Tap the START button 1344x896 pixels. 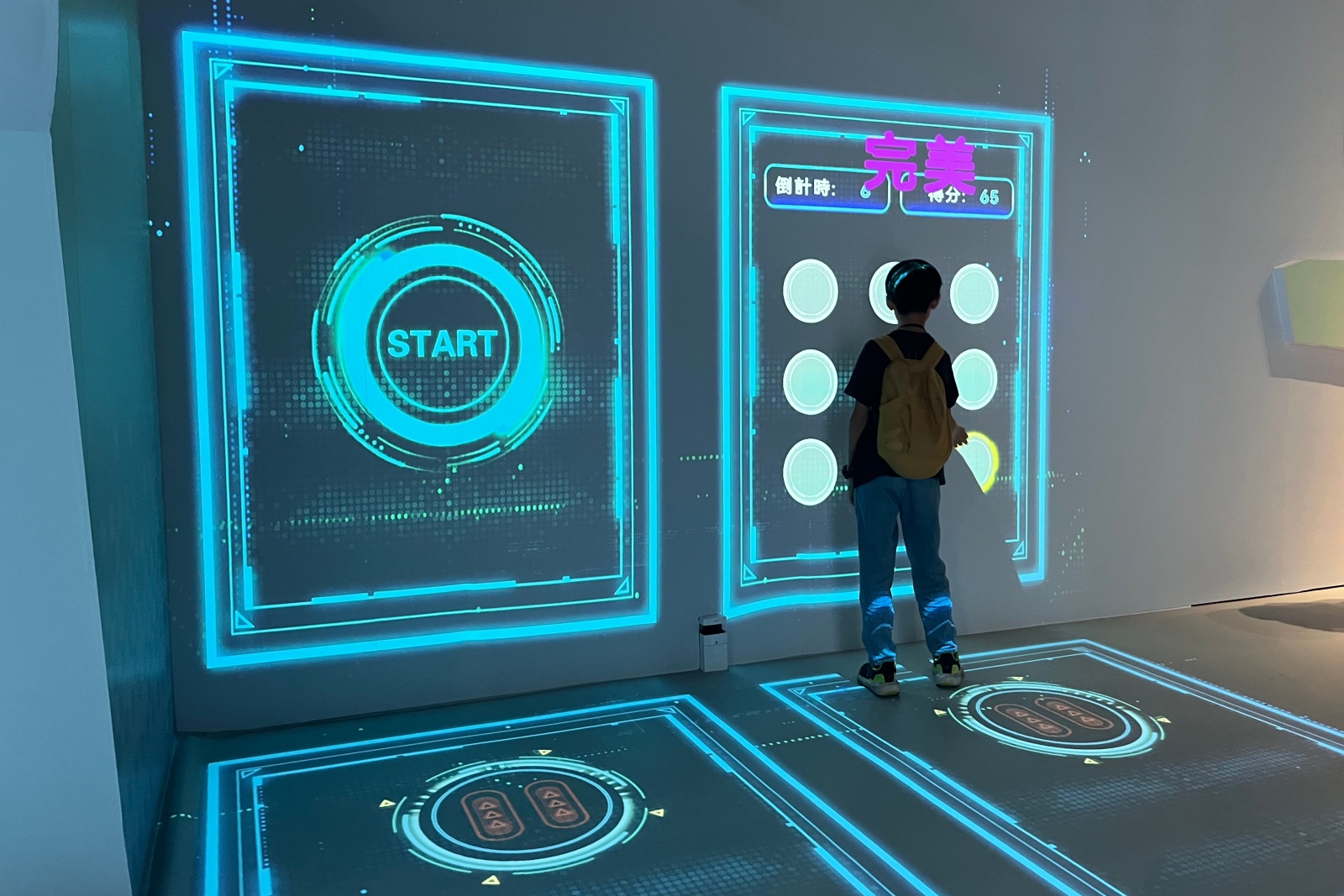(x=442, y=343)
